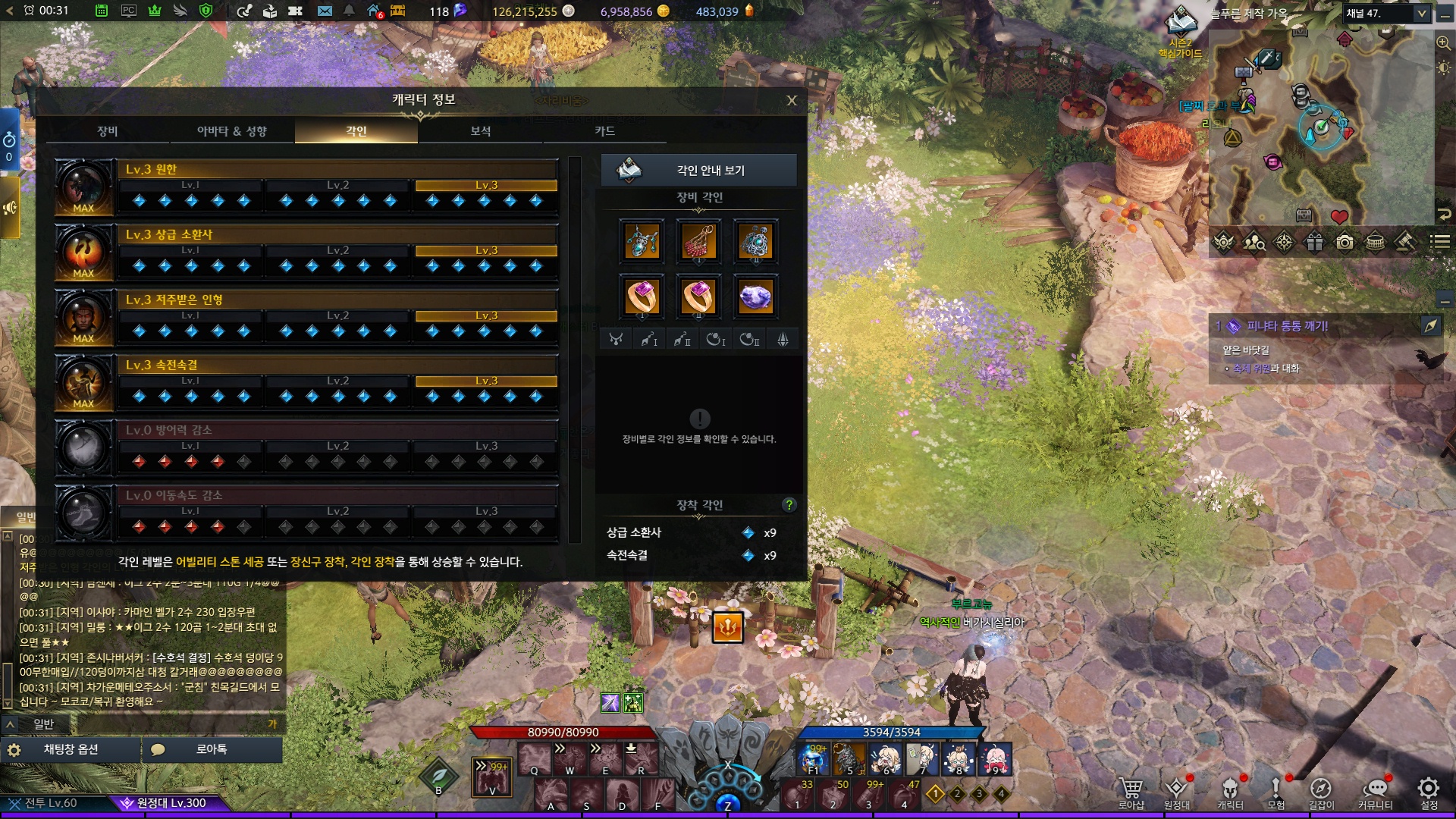Click the minimap zoom magnifier button

tap(1443, 43)
